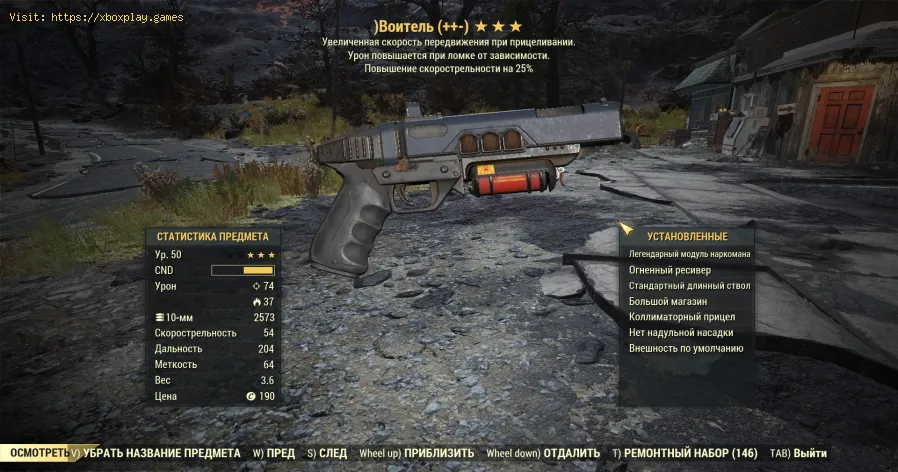Viewport: 898px width, 472px height.
Task: Choose the Огненный ресивер mod row
Action: coord(668,270)
